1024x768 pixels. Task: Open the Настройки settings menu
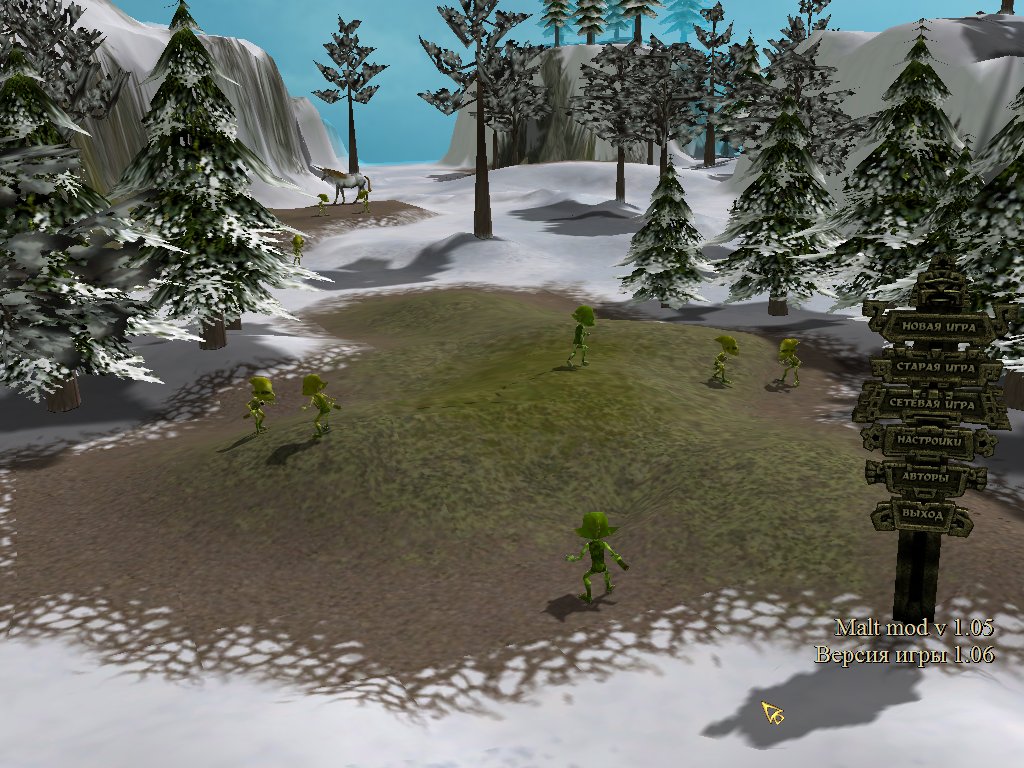click(x=929, y=440)
